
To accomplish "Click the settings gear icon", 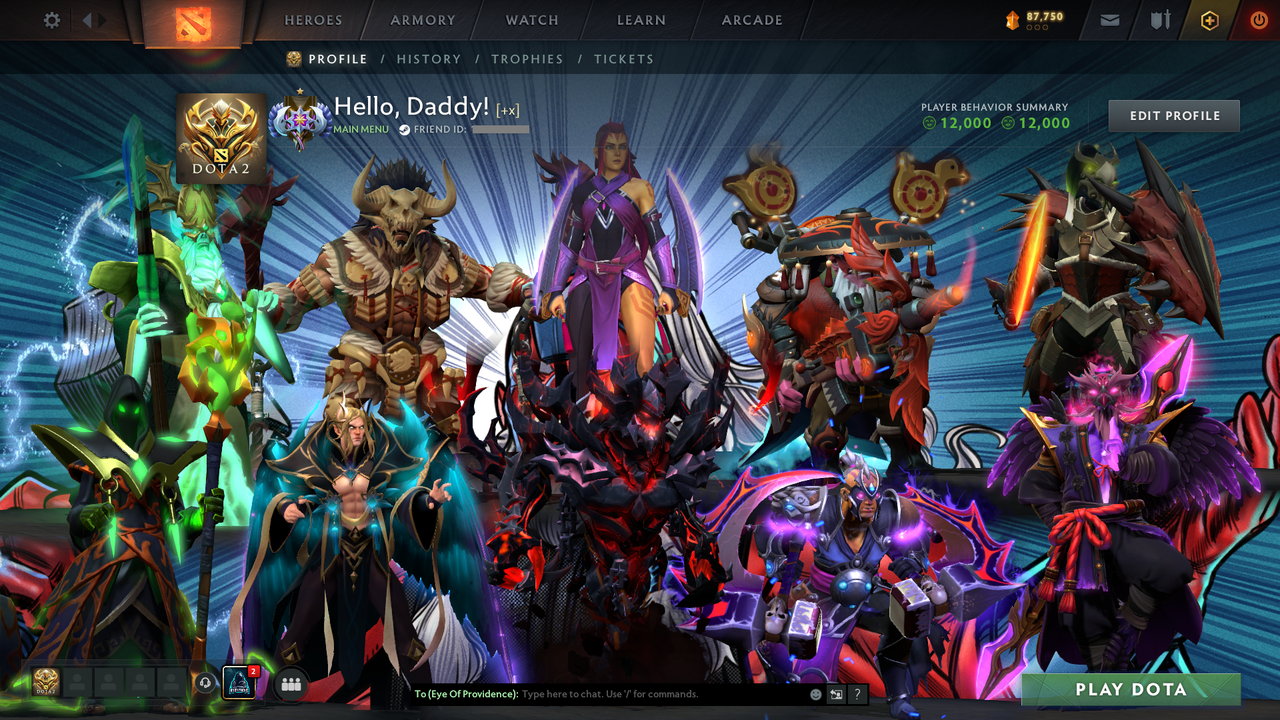I will pos(51,19).
